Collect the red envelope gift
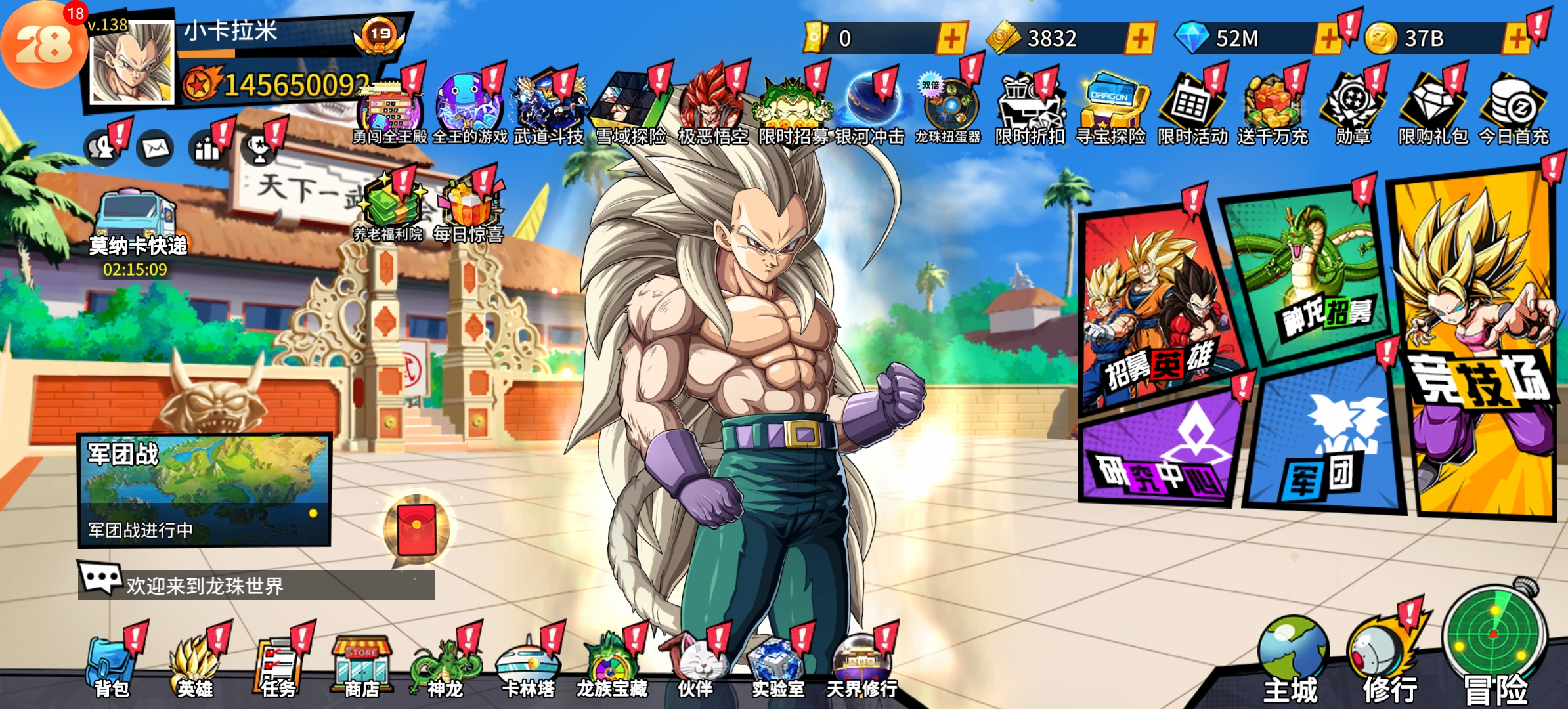 click(x=417, y=530)
